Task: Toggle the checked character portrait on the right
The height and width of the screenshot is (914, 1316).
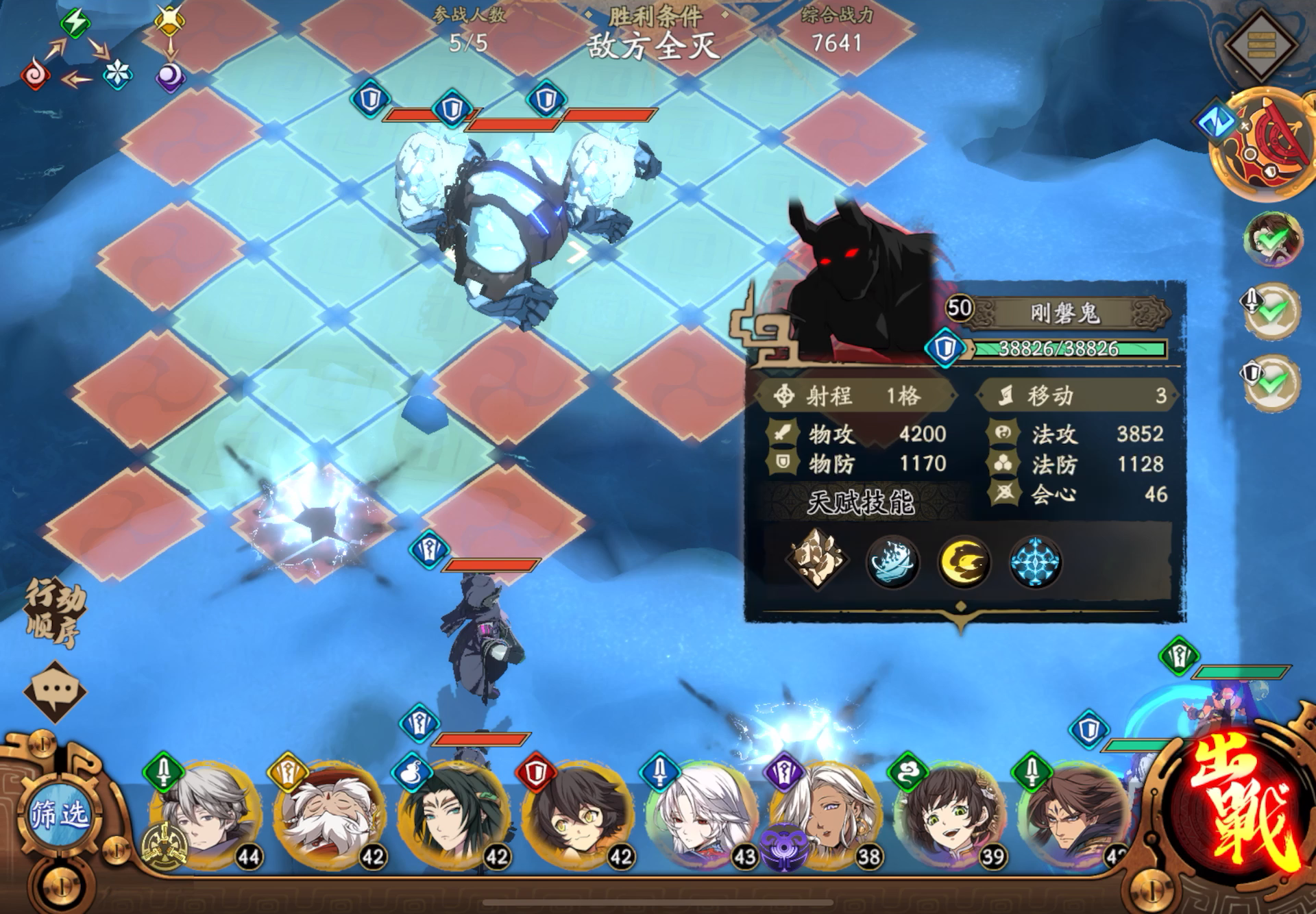Action: pos(1272,238)
